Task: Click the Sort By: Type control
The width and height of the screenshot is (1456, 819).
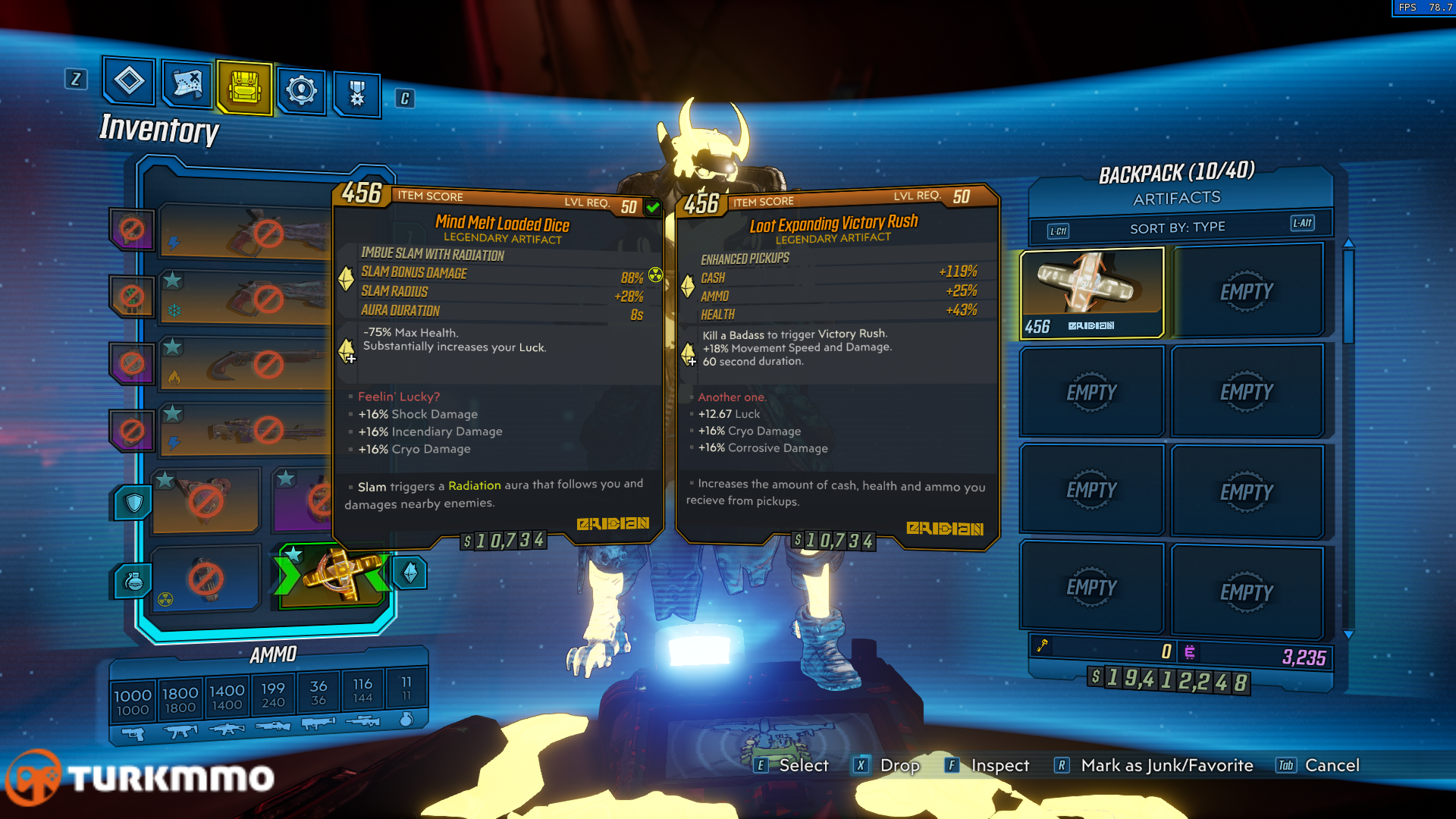Action: pyautogui.click(x=1177, y=227)
